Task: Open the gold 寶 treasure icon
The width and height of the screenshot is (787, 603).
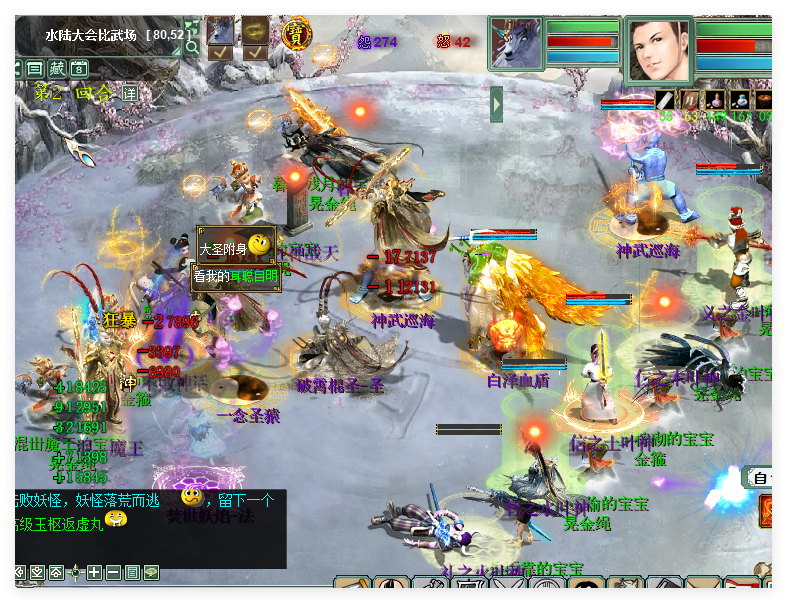Action: 296,32
